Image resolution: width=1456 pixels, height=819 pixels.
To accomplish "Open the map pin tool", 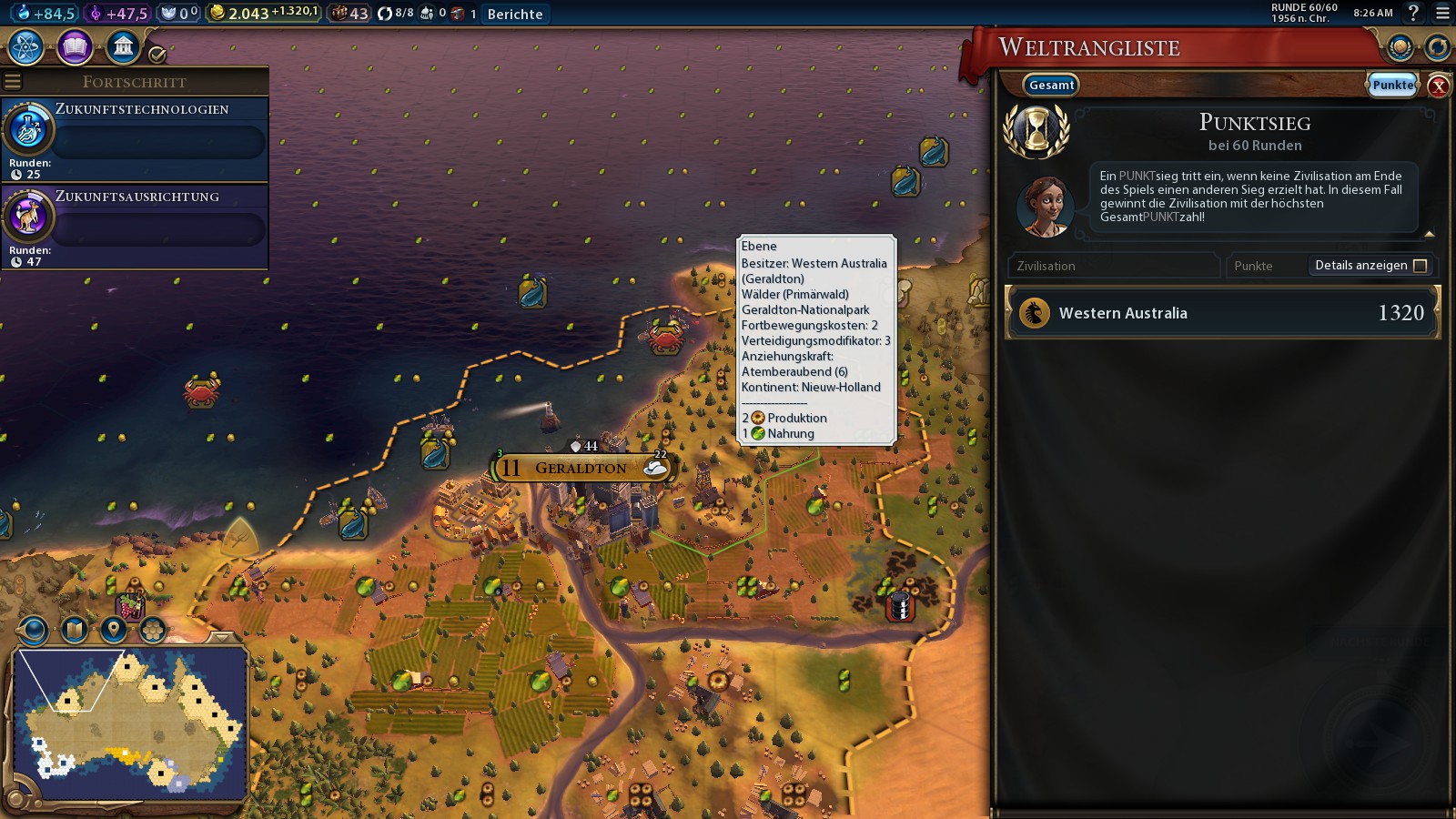I will click(113, 629).
